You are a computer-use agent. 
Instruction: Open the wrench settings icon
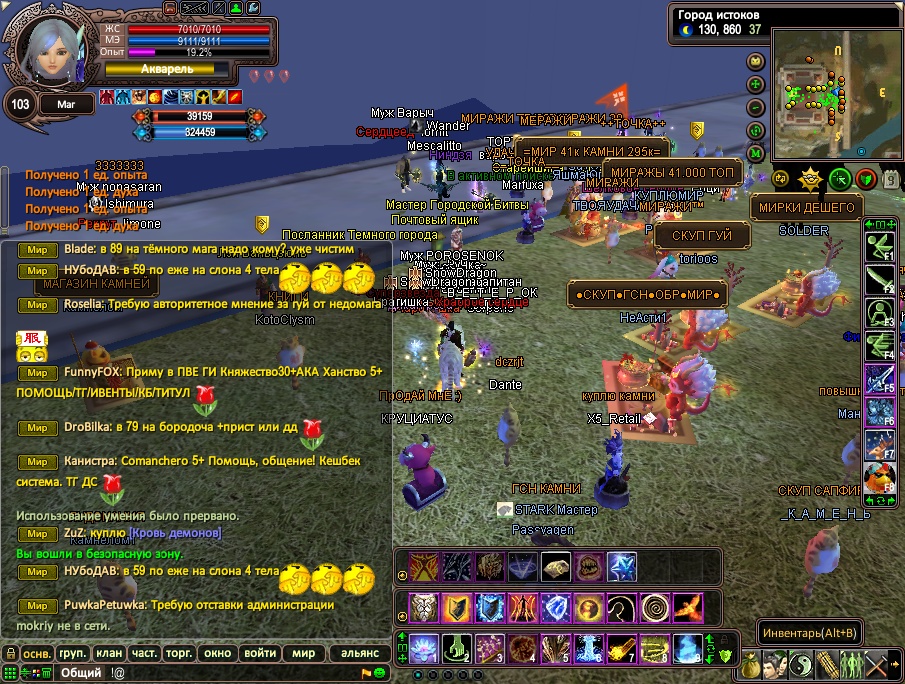[253, 8]
